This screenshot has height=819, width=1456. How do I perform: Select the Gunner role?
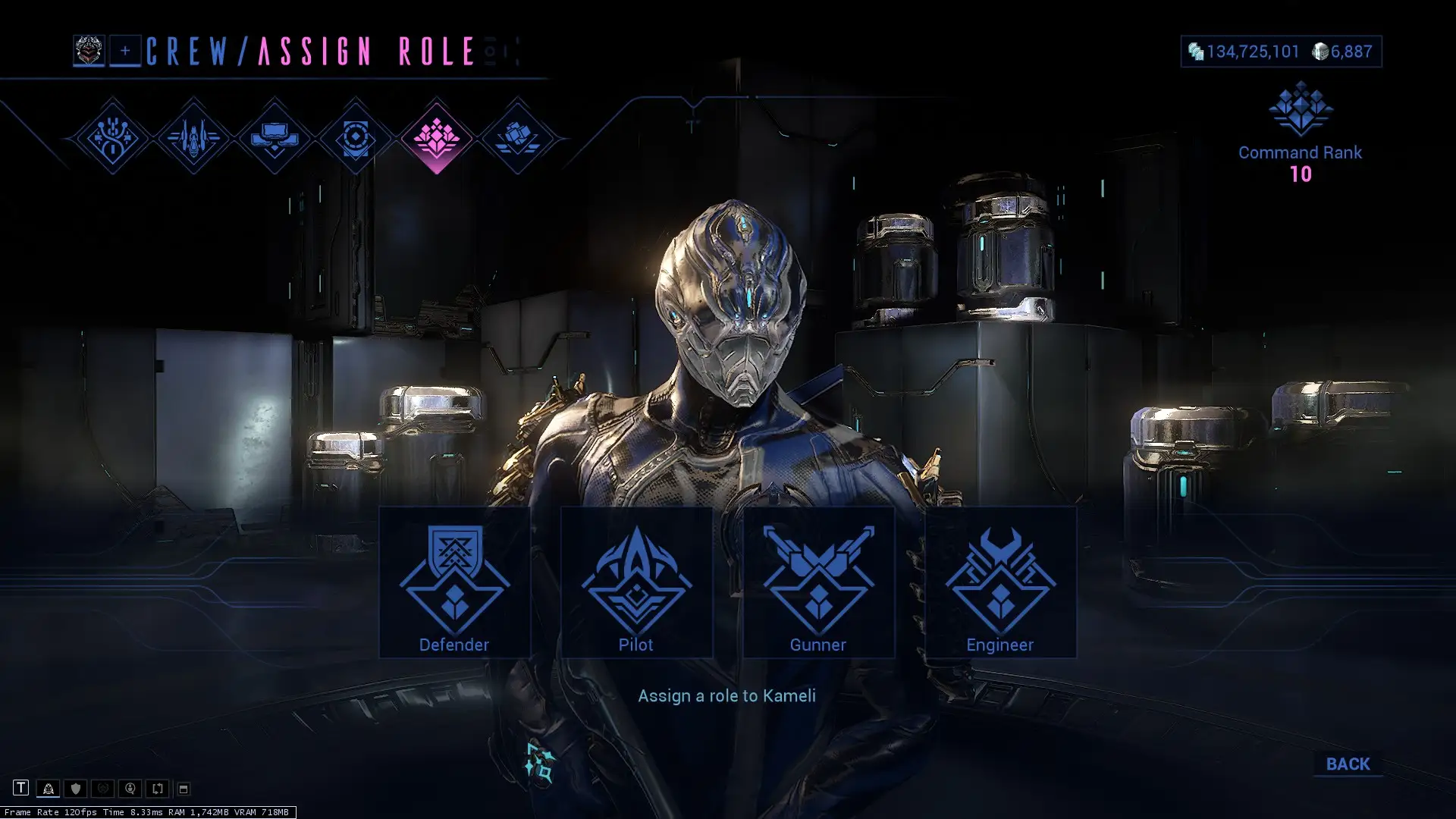[818, 582]
